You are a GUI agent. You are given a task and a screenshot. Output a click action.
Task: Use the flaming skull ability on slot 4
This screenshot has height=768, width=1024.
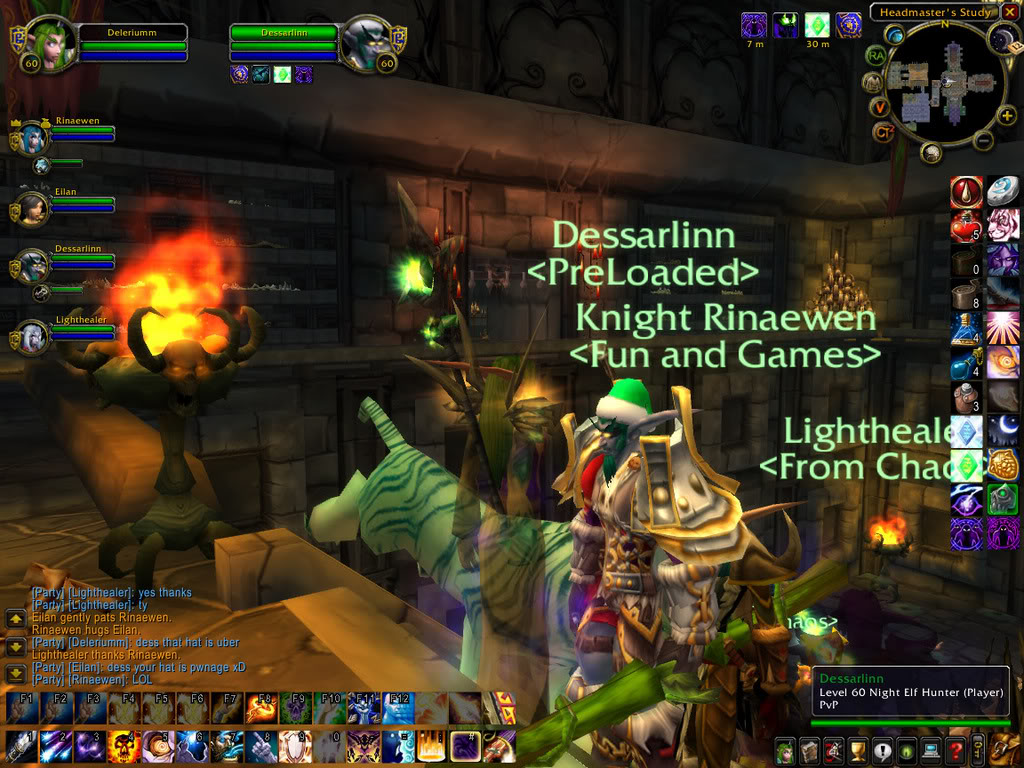tap(123, 746)
